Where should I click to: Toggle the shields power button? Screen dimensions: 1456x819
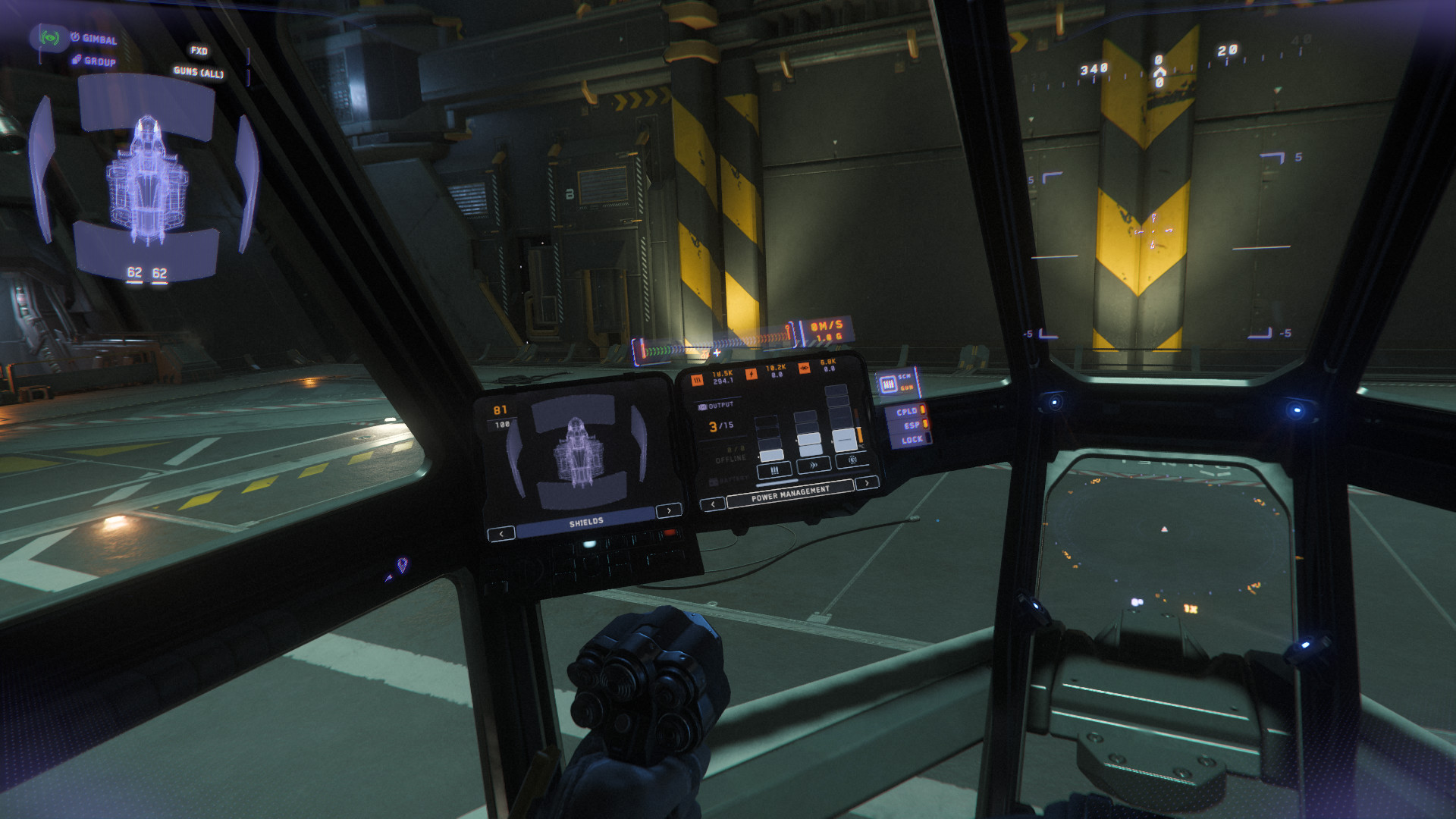coord(852,460)
